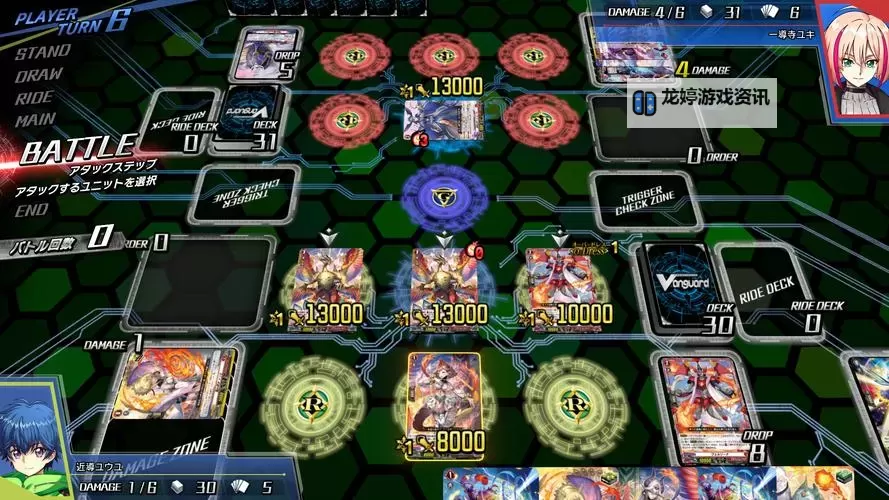
Task: Go to the END phase
Action: click(31, 210)
